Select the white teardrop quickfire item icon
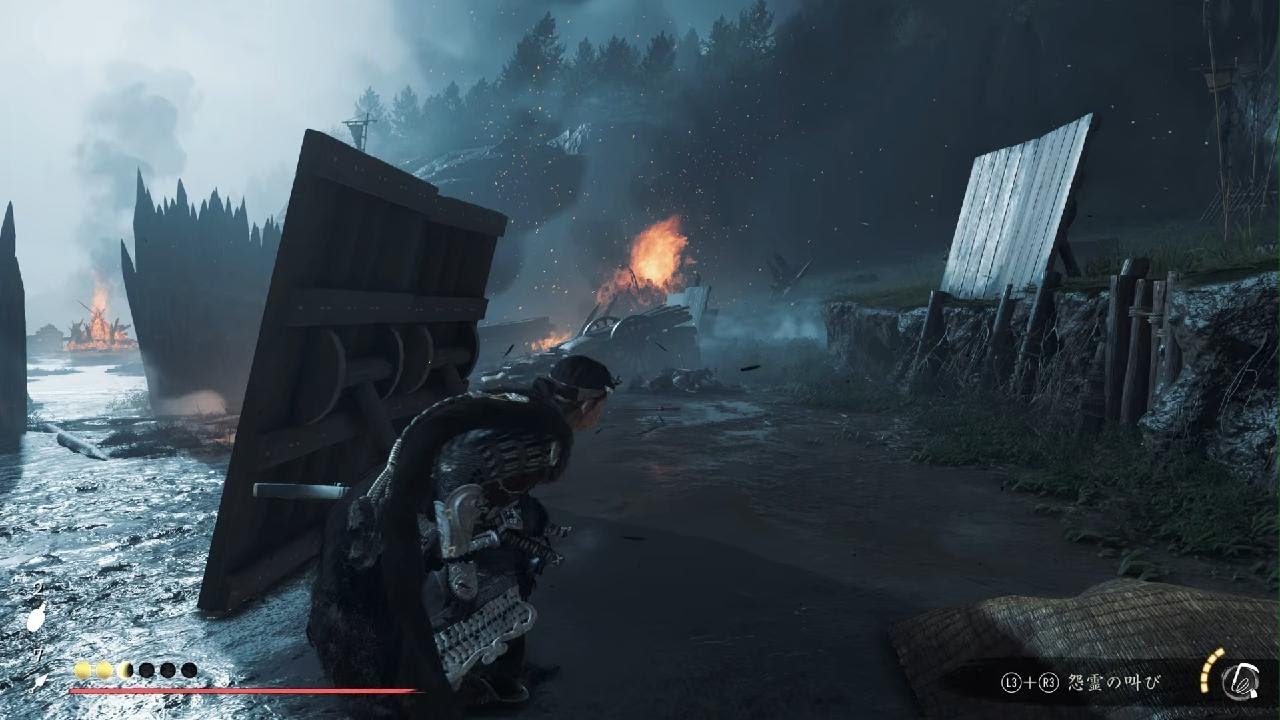The width and height of the screenshot is (1280, 720). tap(36, 619)
